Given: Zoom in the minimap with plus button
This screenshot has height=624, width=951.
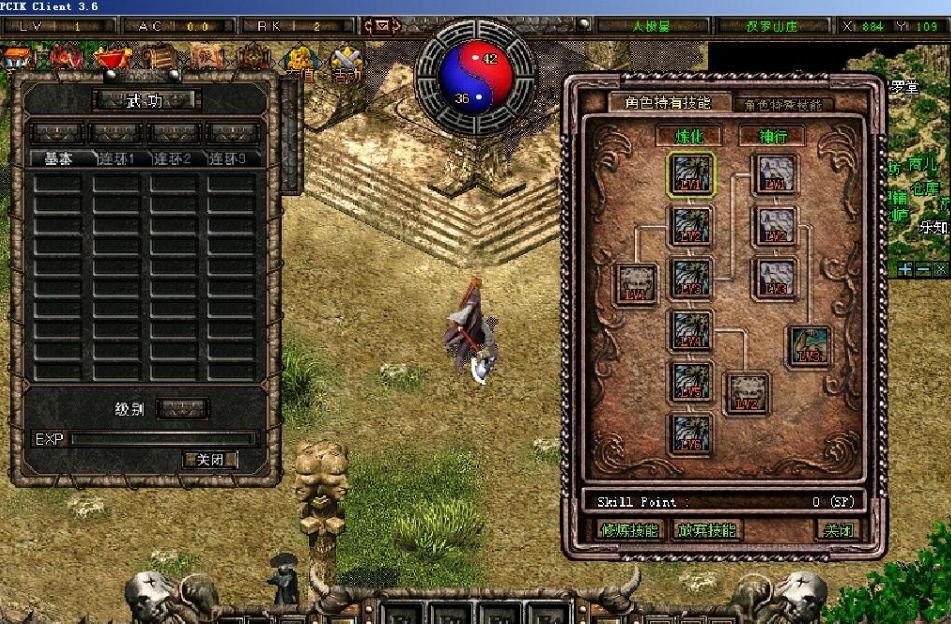Looking at the screenshot, I should (905, 270).
